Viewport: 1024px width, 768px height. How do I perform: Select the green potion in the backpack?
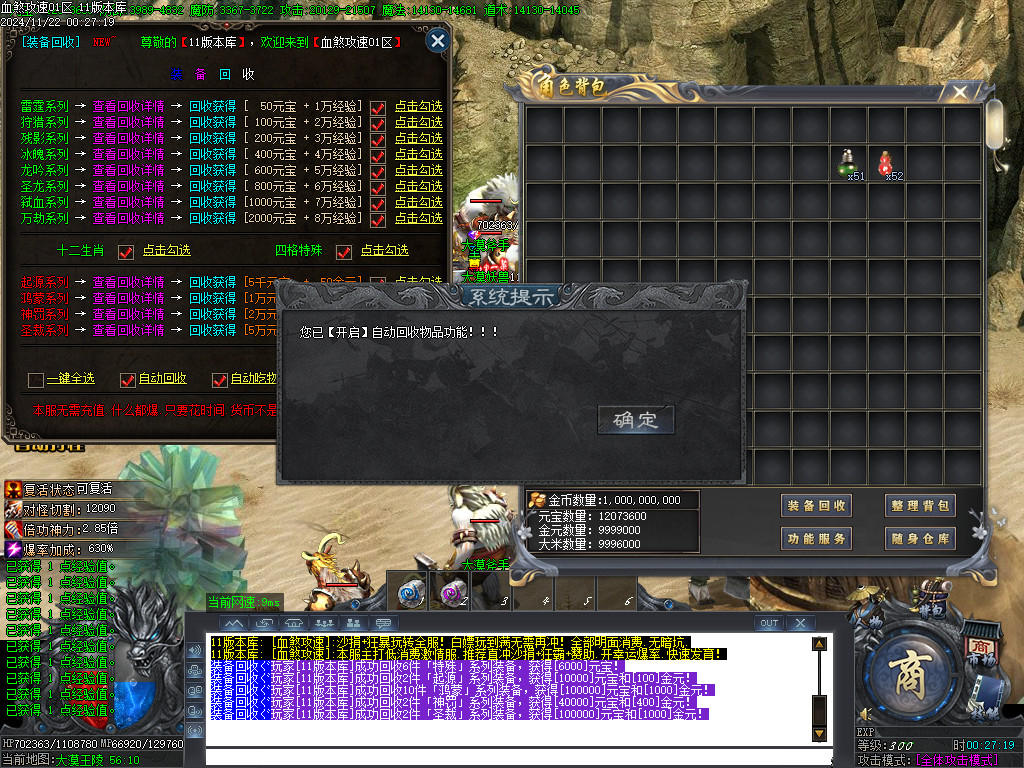[x=848, y=162]
